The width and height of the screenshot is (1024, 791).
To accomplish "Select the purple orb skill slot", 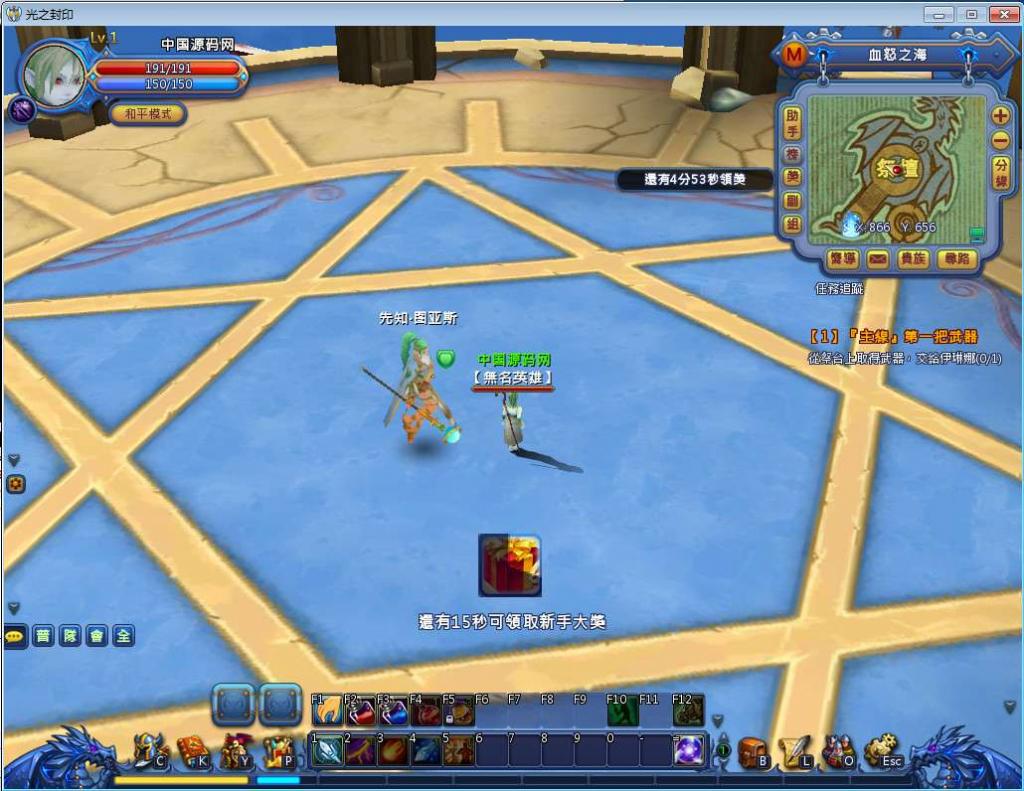I will (688, 750).
